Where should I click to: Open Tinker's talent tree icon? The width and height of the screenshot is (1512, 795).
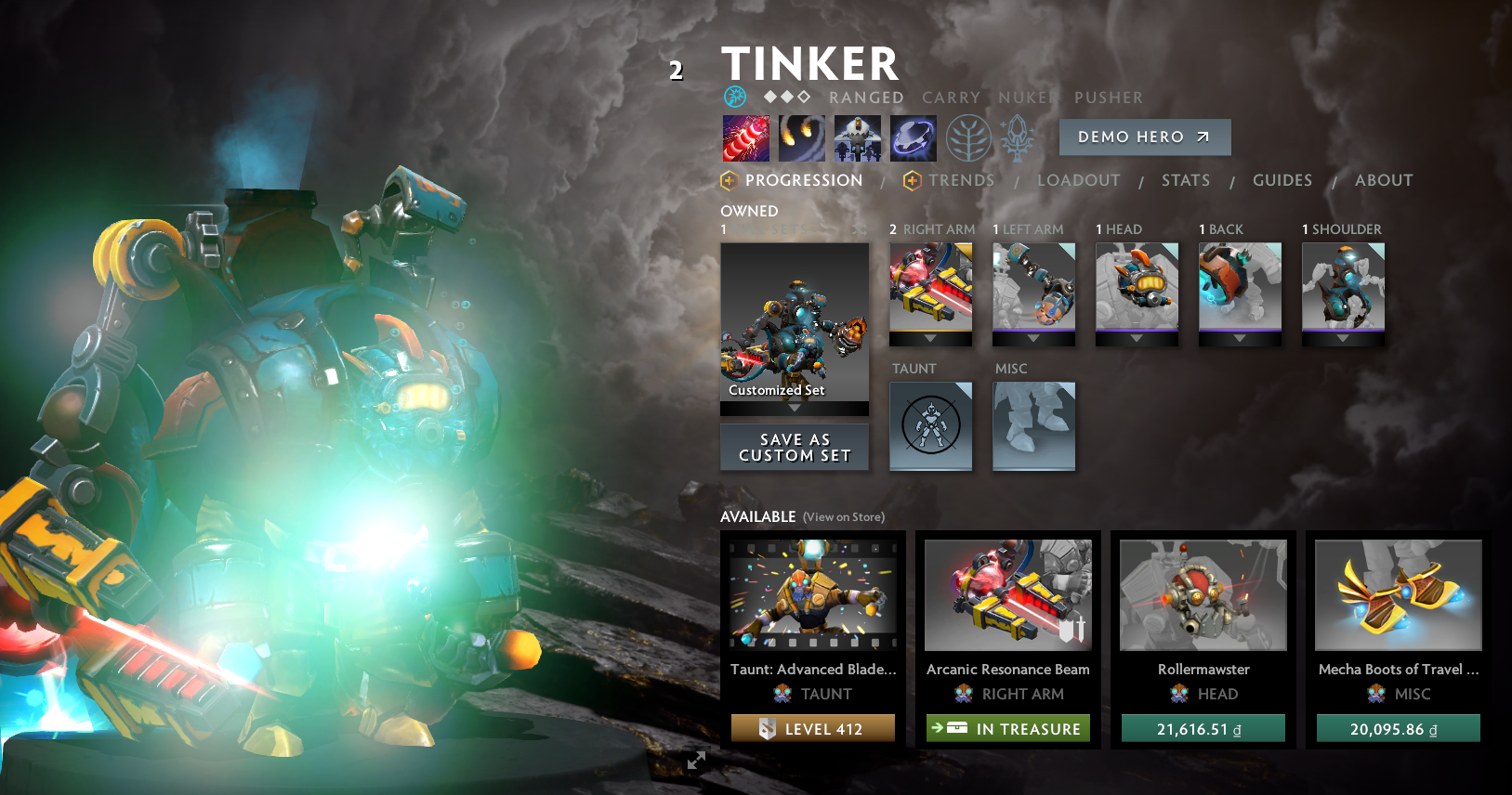[x=967, y=137]
